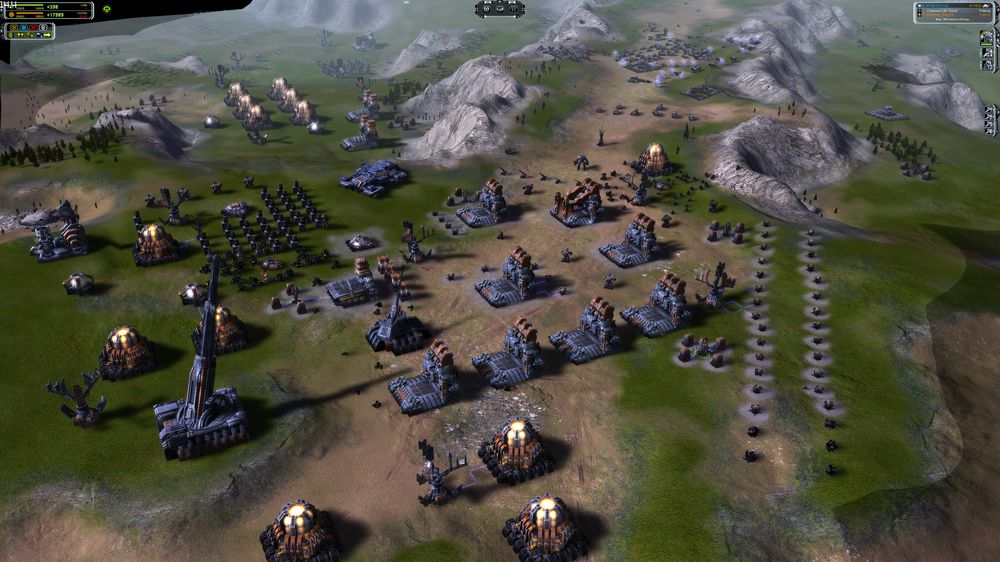Screen dimensions: 1000x562
Task: Click the yellow arrow icon in the options panel
Action: [x=47, y=35]
